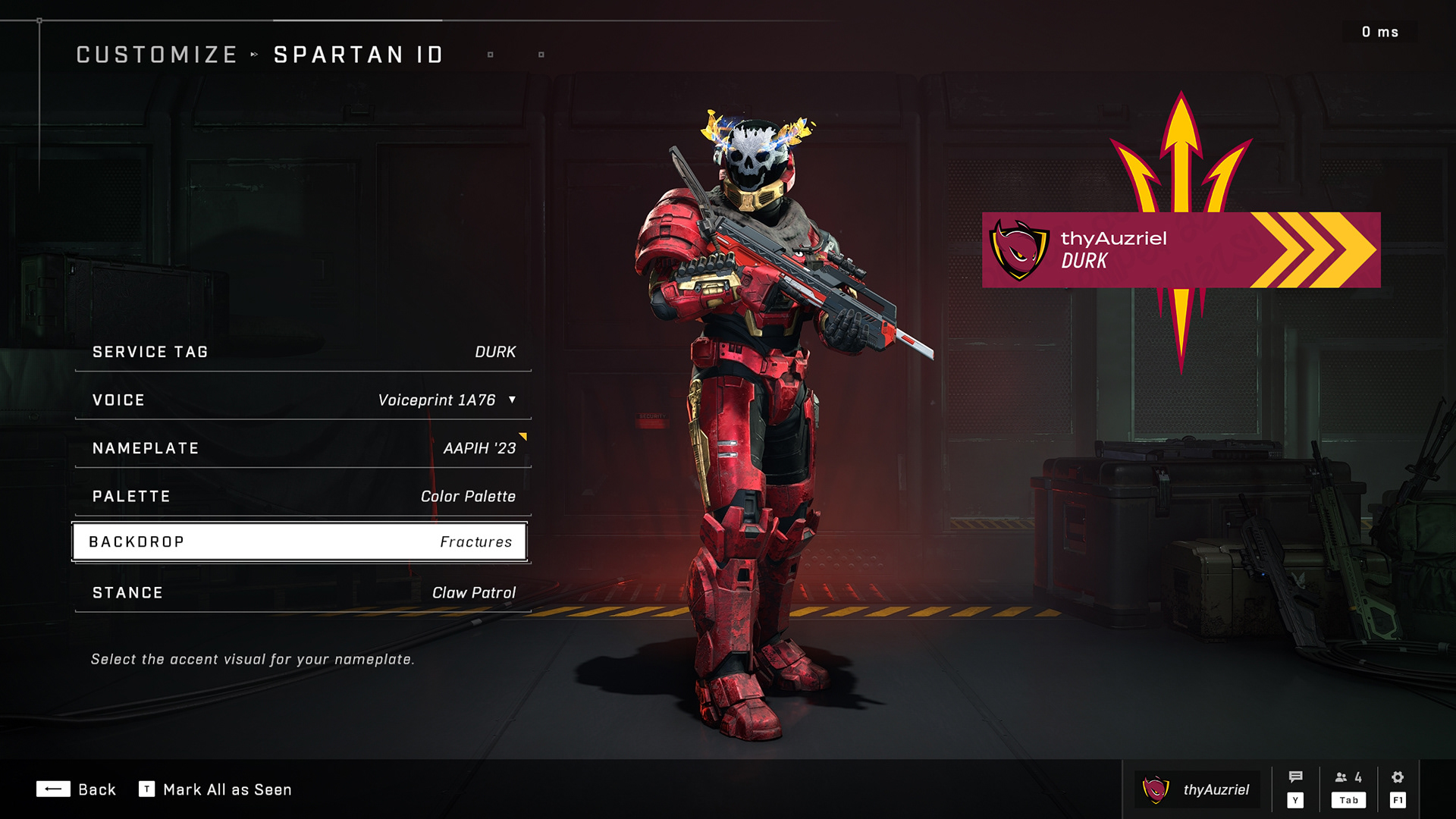Open the thyAuzriel player profile in footer
This screenshot has width=1456, height=819.
point(1197,789)
